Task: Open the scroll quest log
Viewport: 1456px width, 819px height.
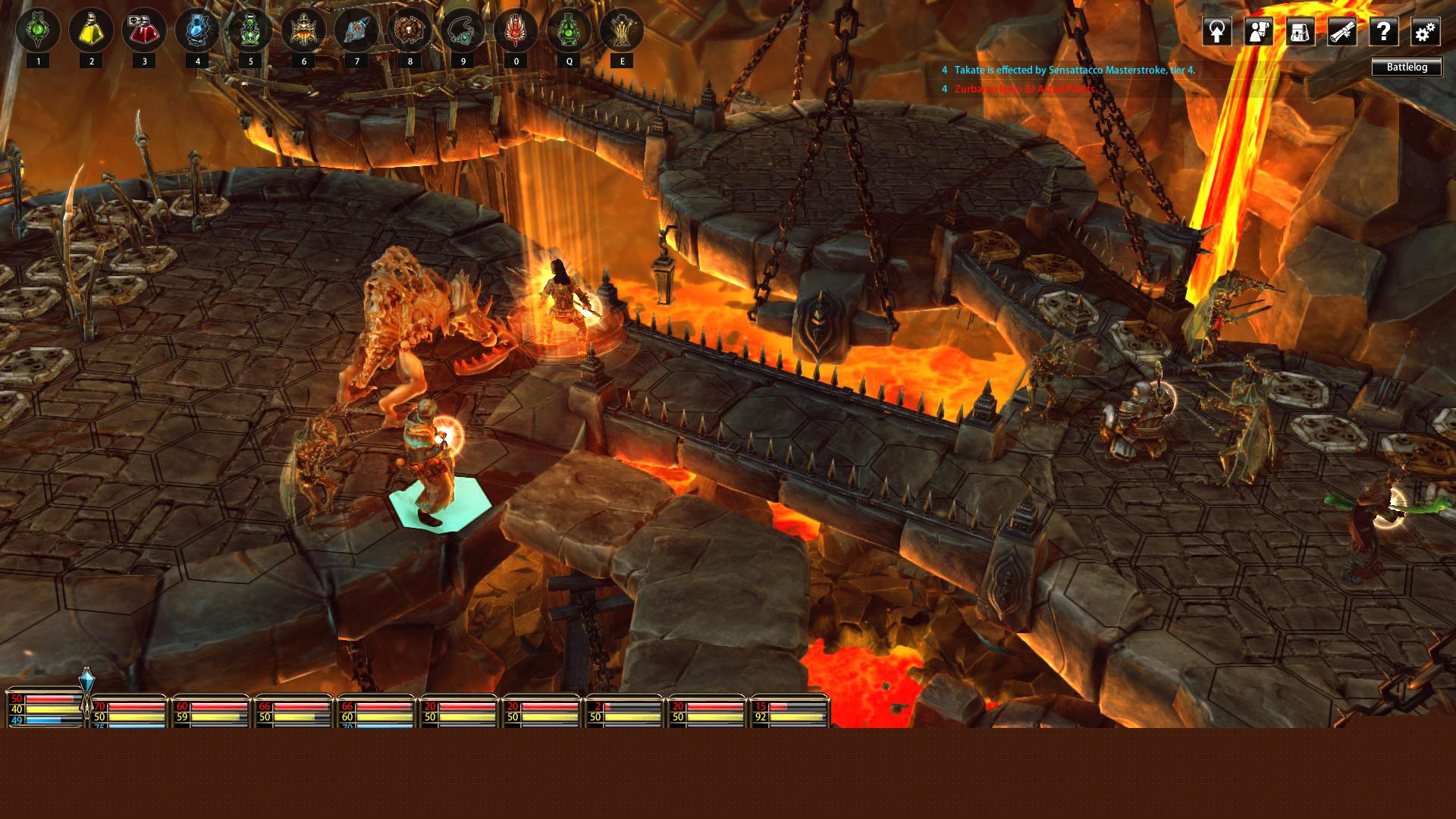Action: pos(1342,32)
